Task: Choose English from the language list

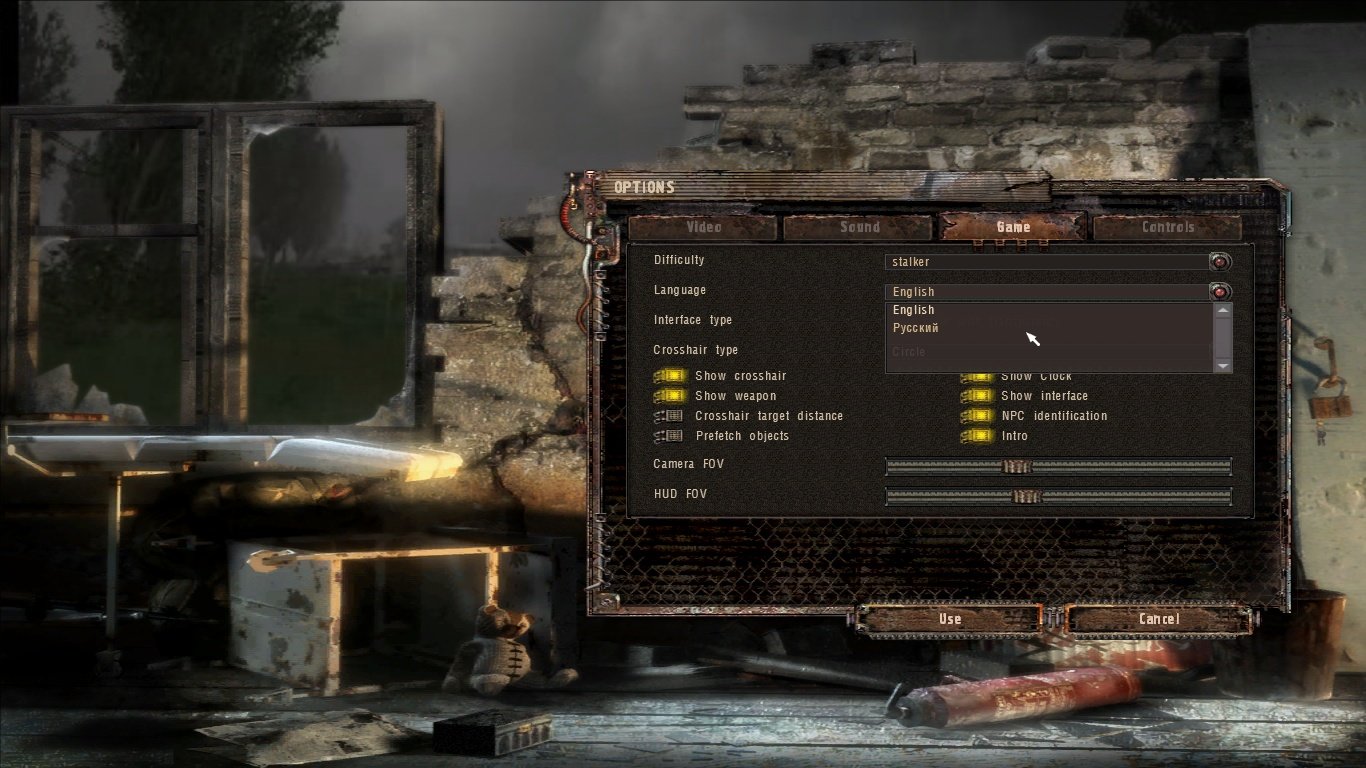Action: pos(914,310)
